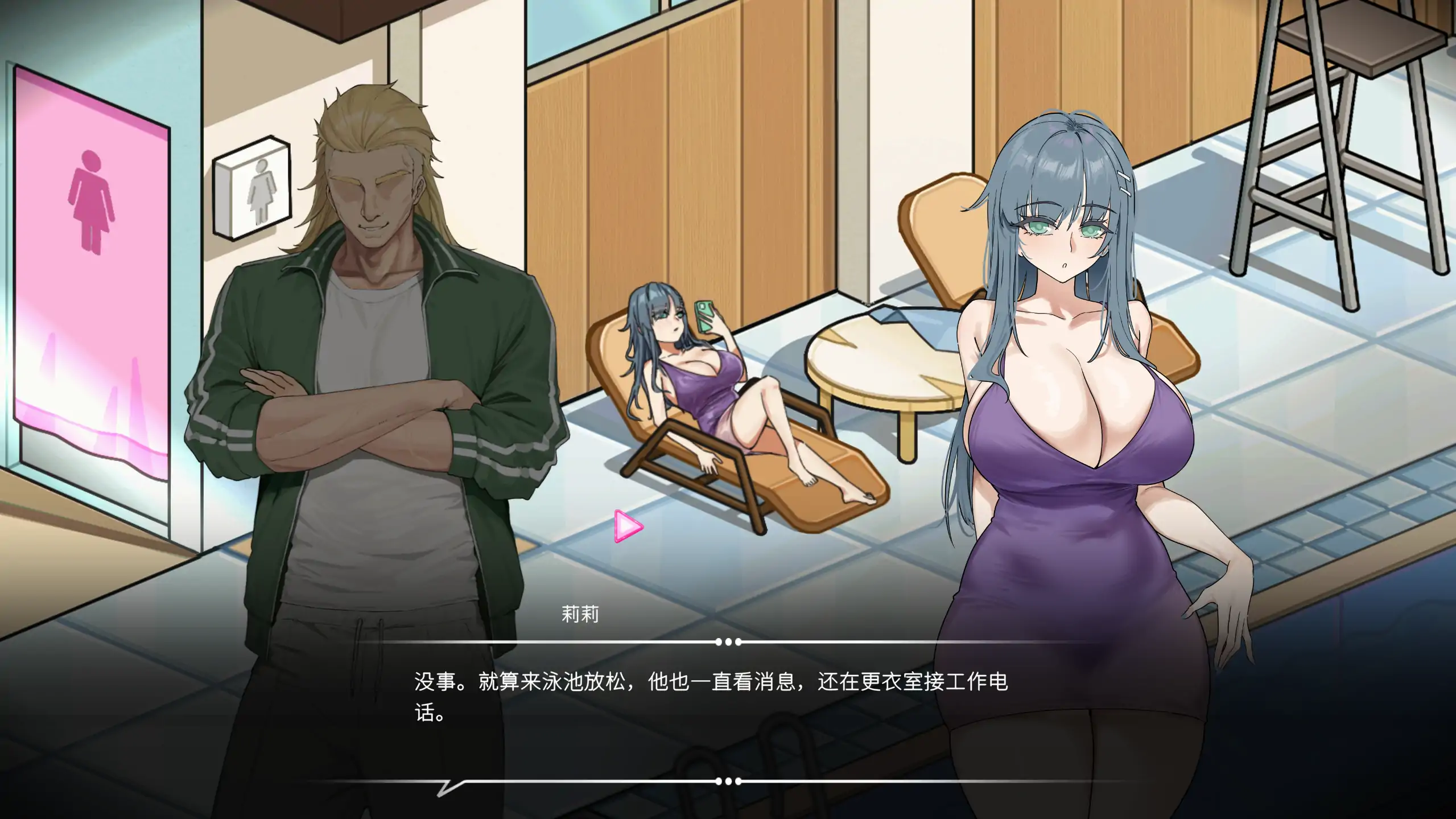Expand the dialogue box divider ornament
This screenshot has width=1456, height=819.
click(x=728, y=642)
